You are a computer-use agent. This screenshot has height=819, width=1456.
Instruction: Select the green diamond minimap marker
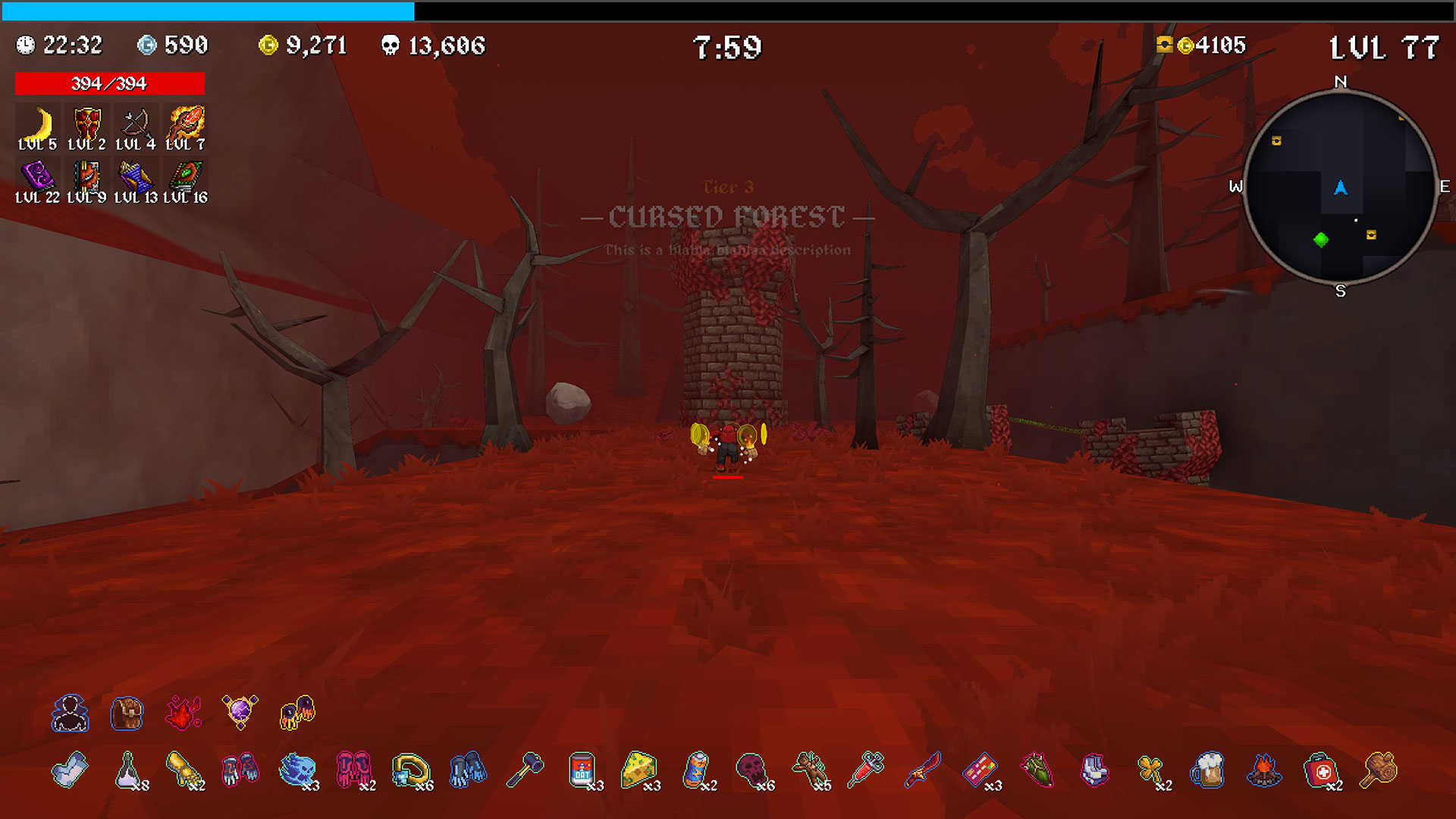pos(1320,240)
